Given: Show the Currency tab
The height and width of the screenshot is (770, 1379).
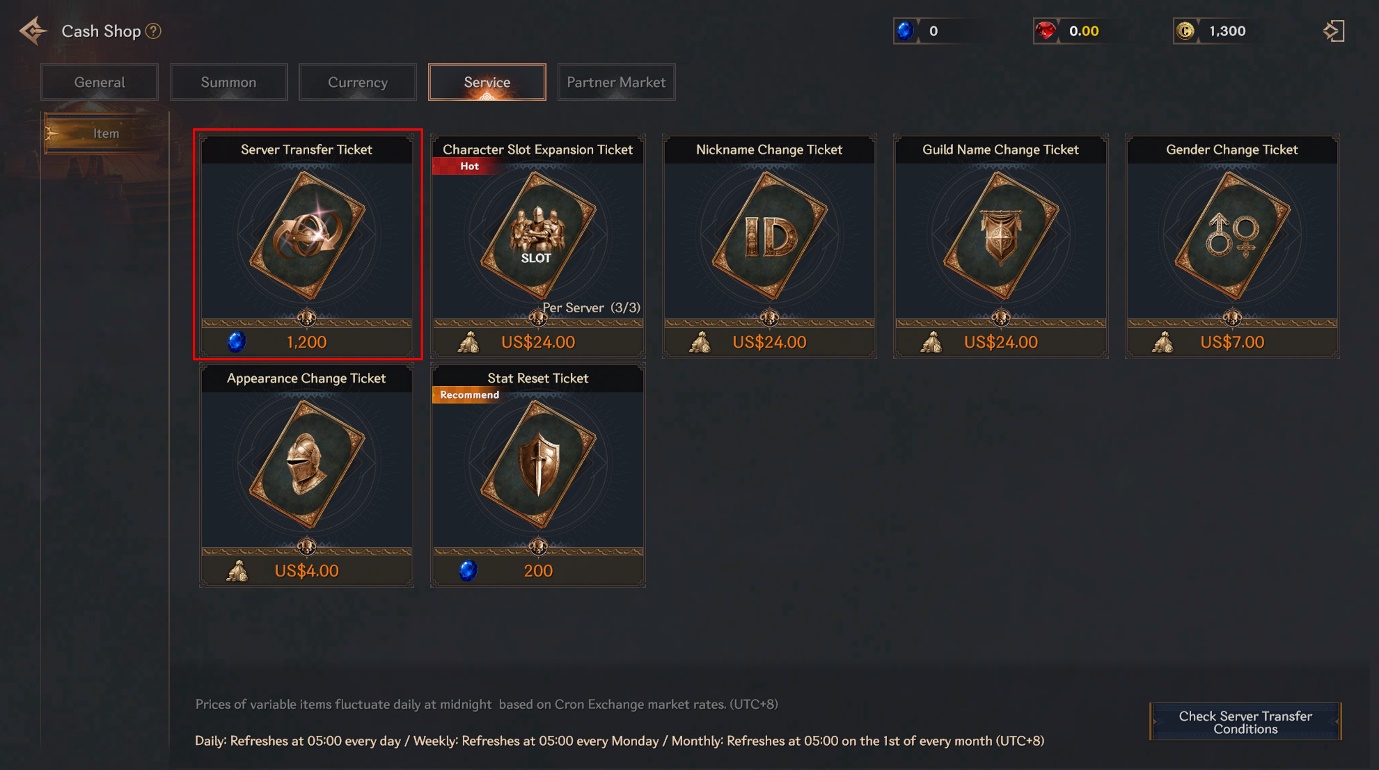Looking at the screenshot, I should 358,82.
